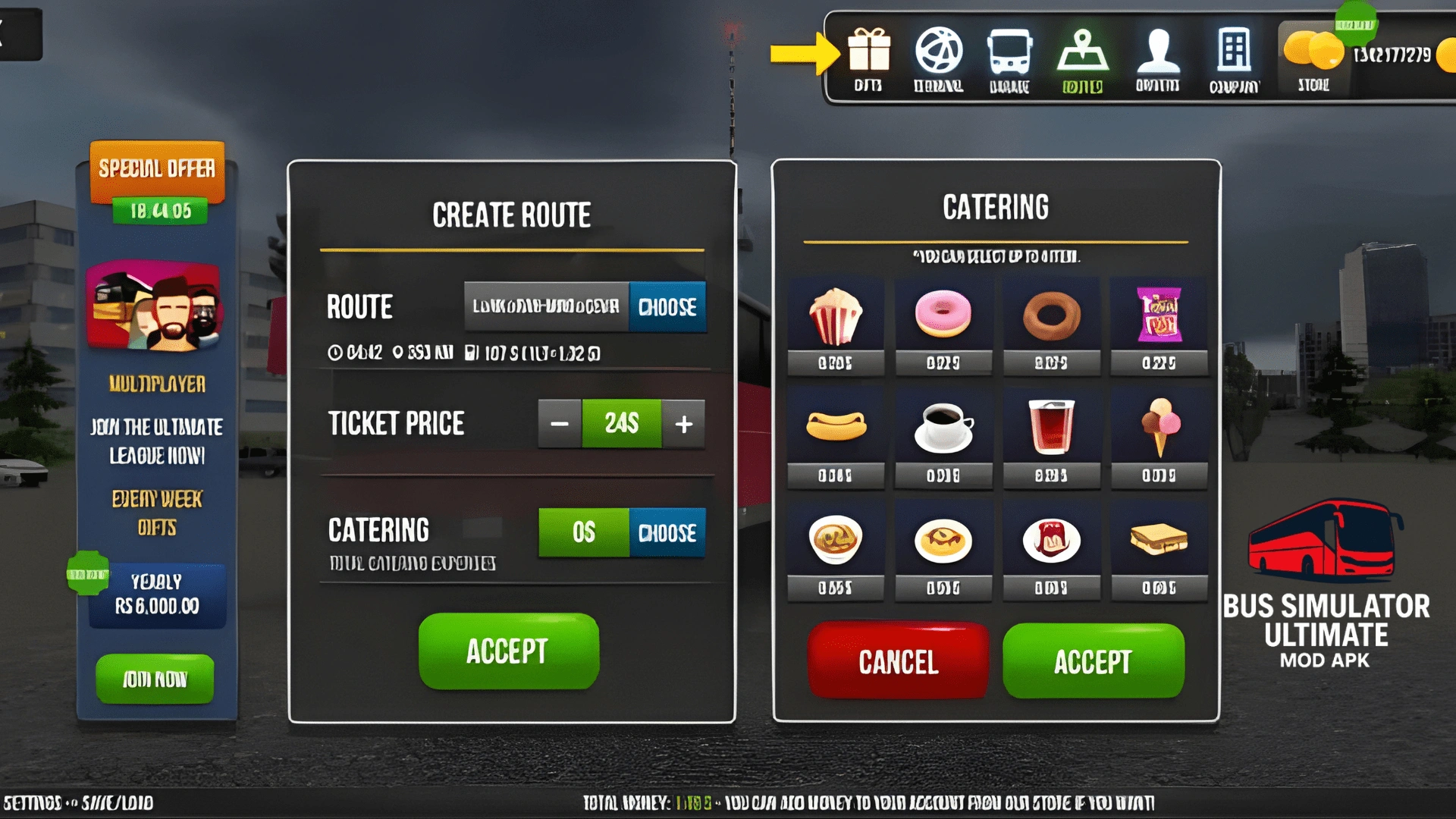
Task: Accept the created route
Action: [510, 652]
